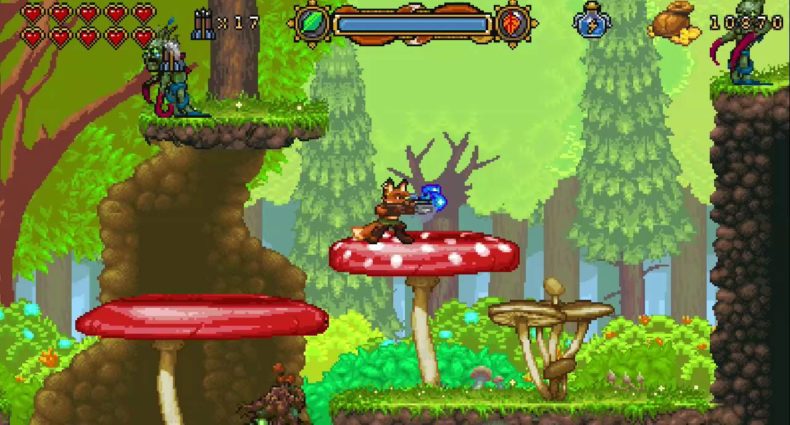Select the arrow quiver ammo icon
Image resolution: width=790 pixels, height=425 pixels.
click(202, 22)
